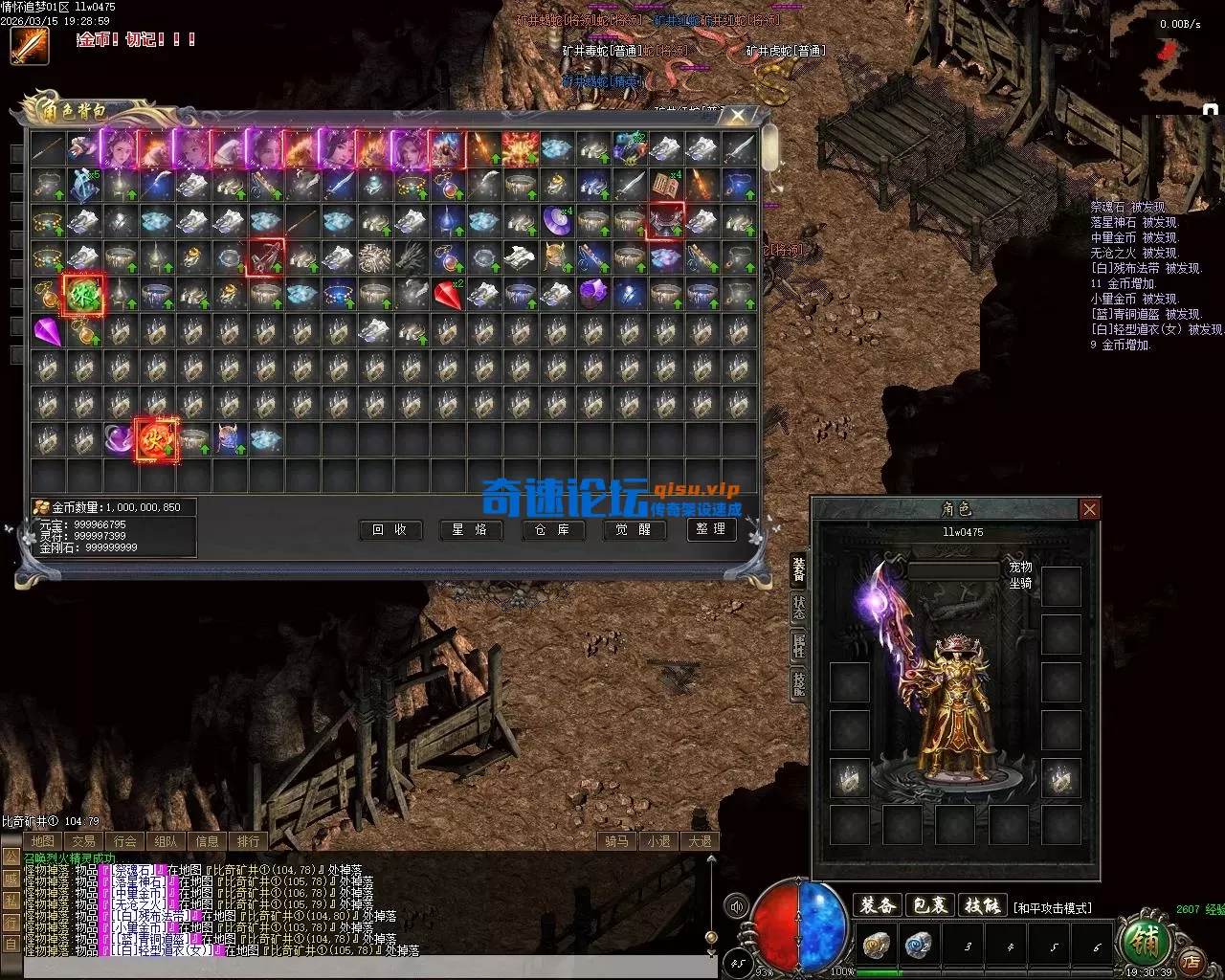Open the 星烙 star brand function
The image size is (1225, 980).
pyautogui.click(x=471, y=529)
